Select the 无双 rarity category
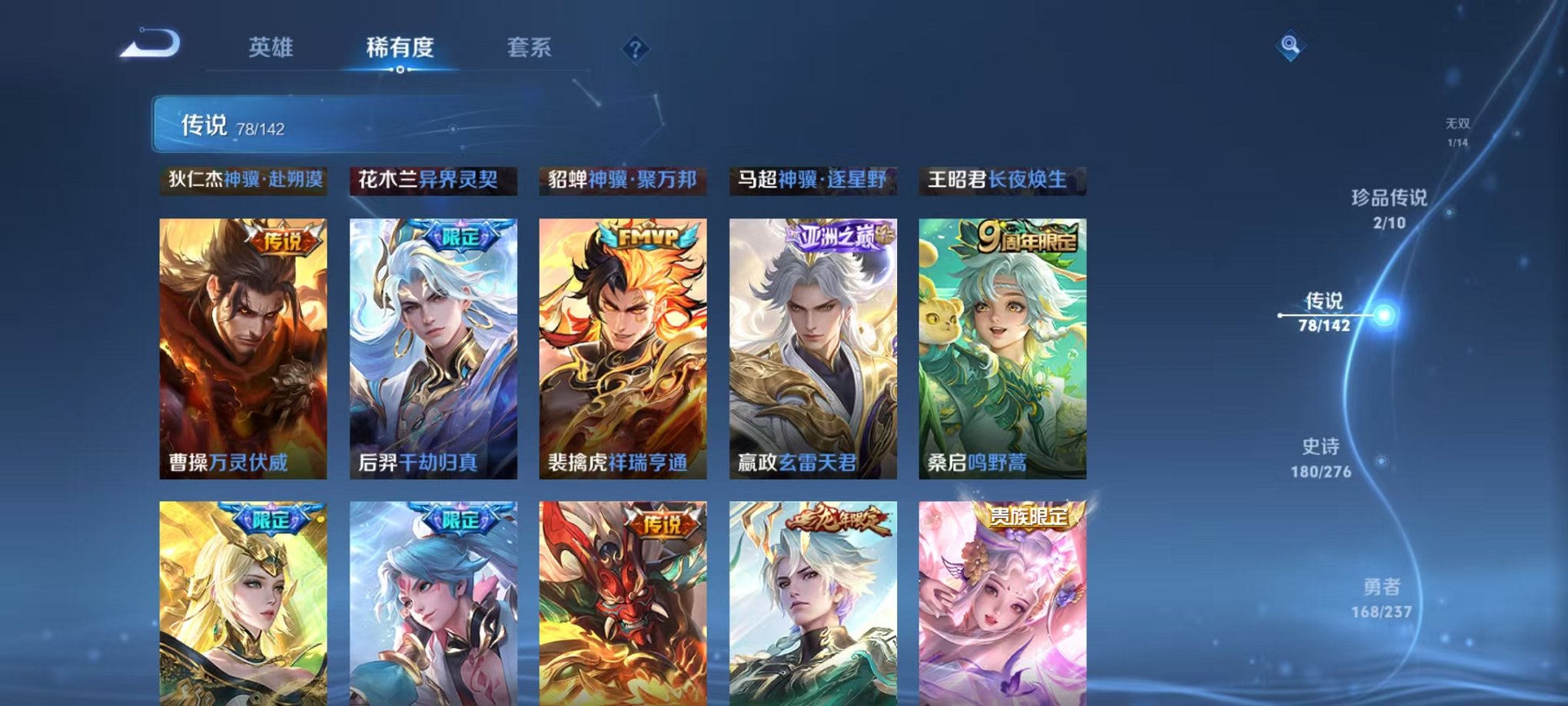Viewport: 1568px width, 706px height. [x=1457, y=129]
